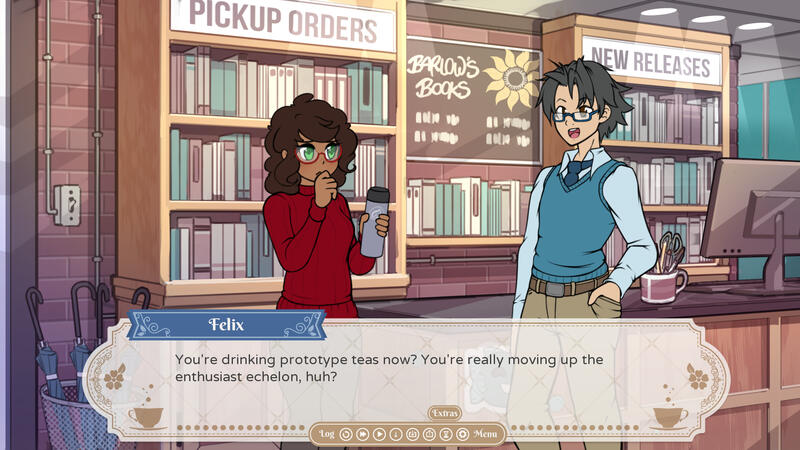Viewport: 800px width, 450px height.
Task: Select the save icon with downward arrow
Action: point(412,434)
